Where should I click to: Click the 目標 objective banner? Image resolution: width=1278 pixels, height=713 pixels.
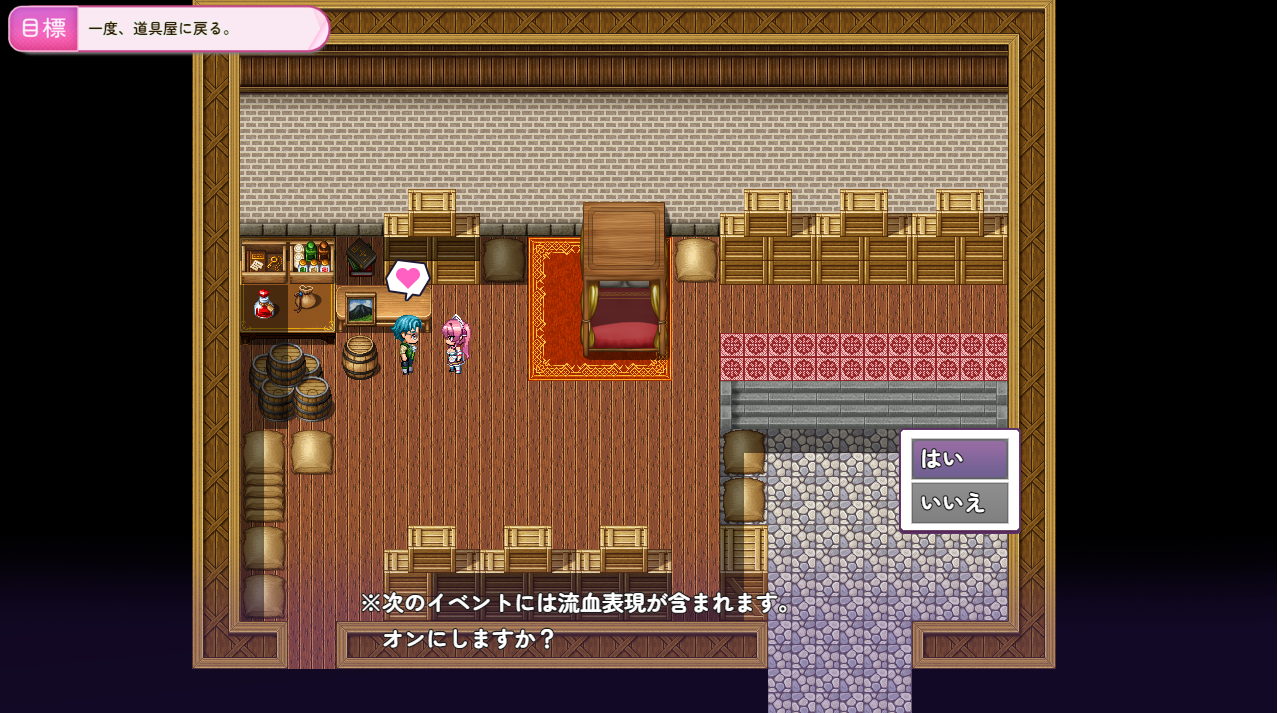point(168,29)
